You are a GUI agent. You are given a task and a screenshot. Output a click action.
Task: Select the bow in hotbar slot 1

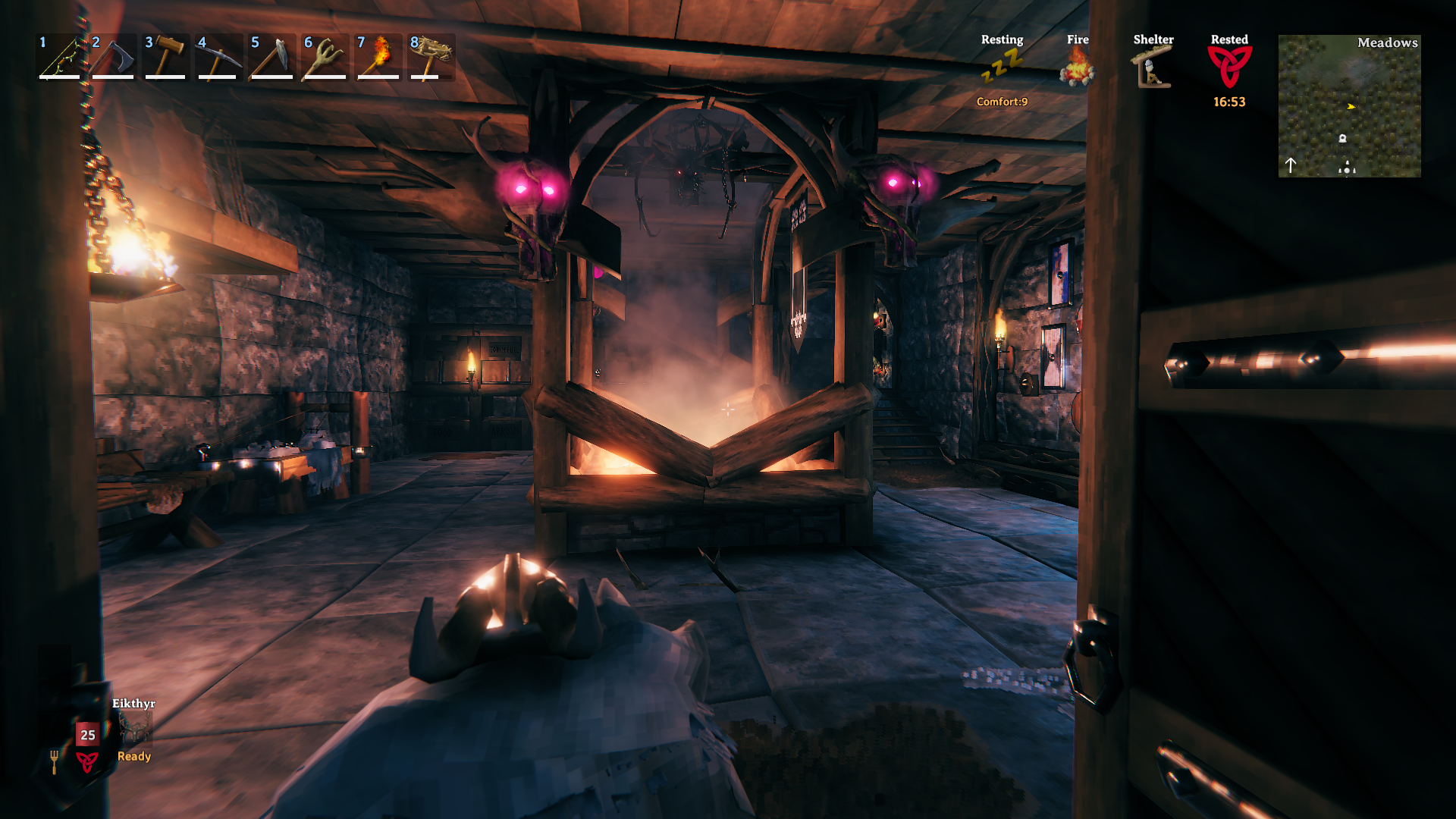[60, 58]
